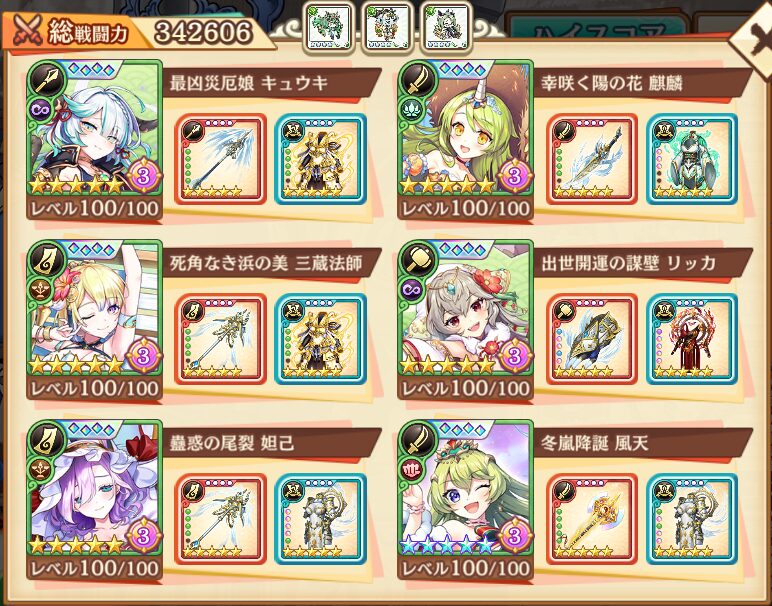The width and height of the screenshot is (772, 606).
Task: View 三蔵法師's staff weapon slot
Action: pyautogui.click(x=221, y=338)
